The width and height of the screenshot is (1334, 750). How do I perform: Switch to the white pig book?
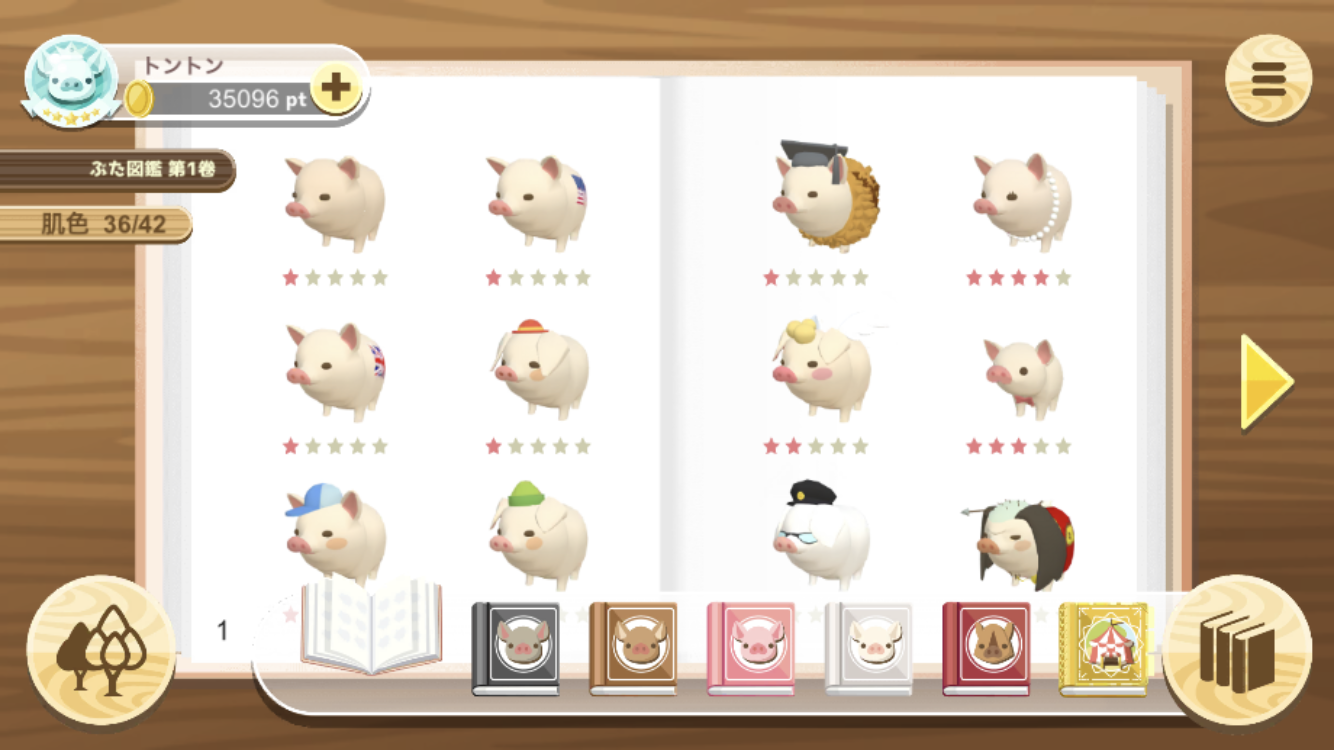point(868,648)
